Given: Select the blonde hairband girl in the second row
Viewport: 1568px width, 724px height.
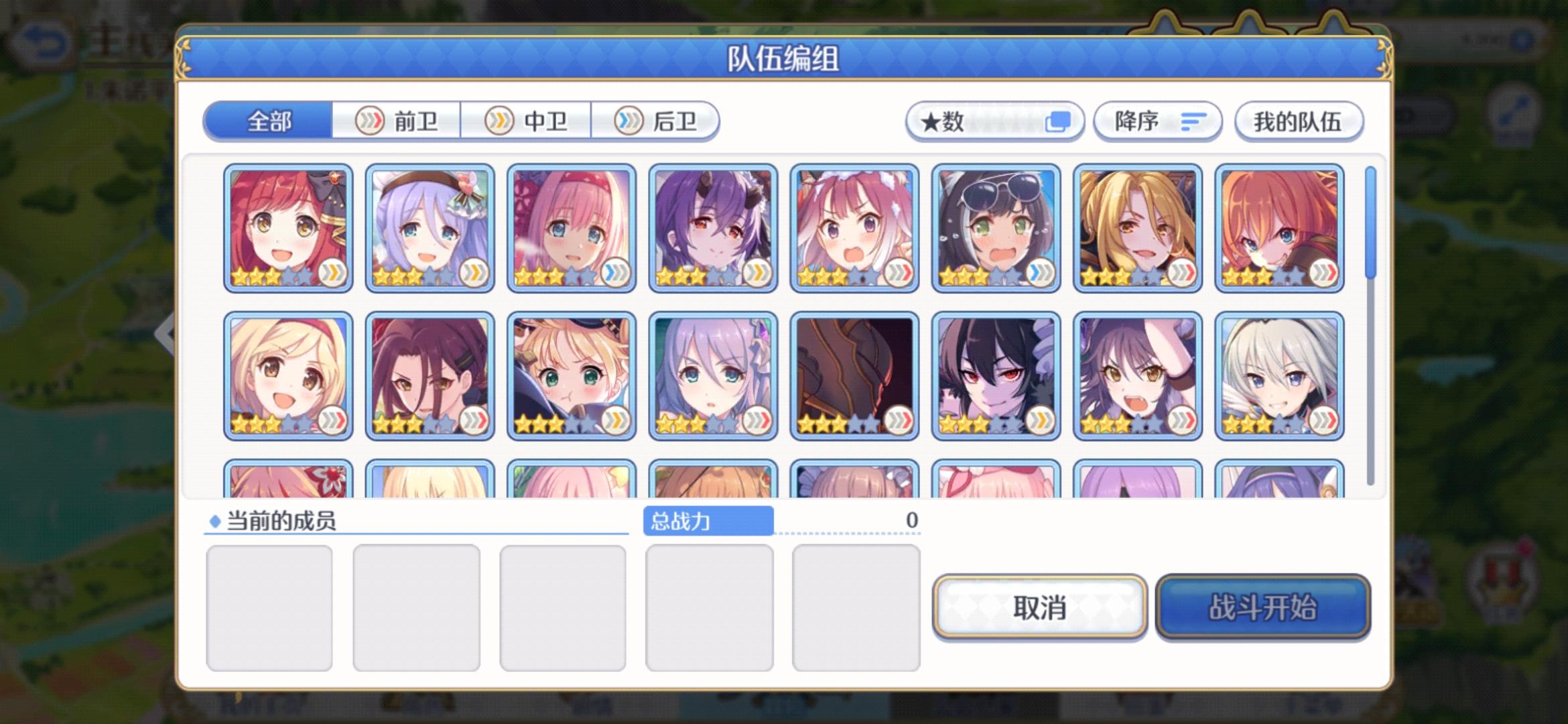Looking at the screenshot, I should [x=287, y=377].
